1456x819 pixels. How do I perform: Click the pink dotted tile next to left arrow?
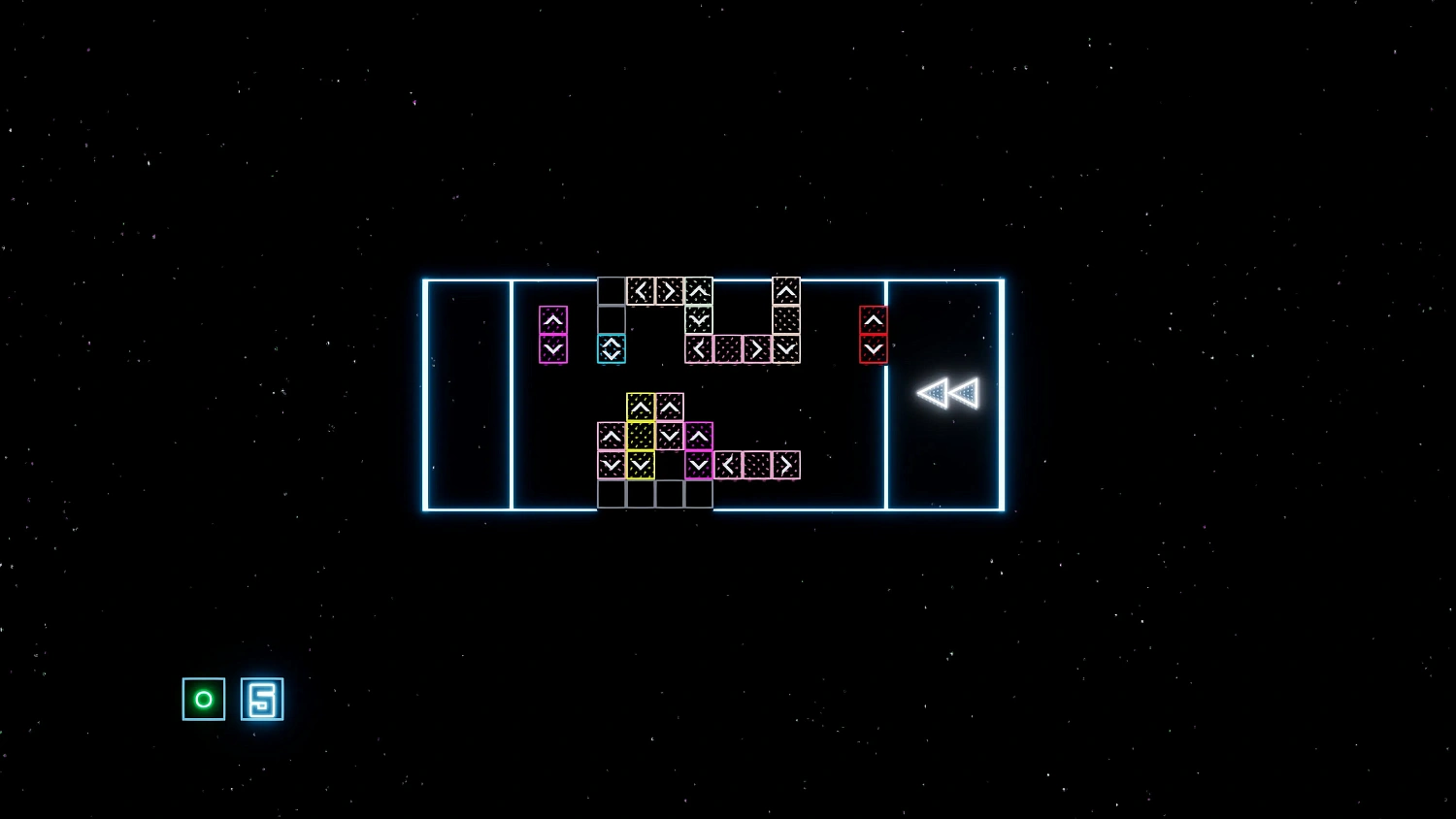coord(758,464)
